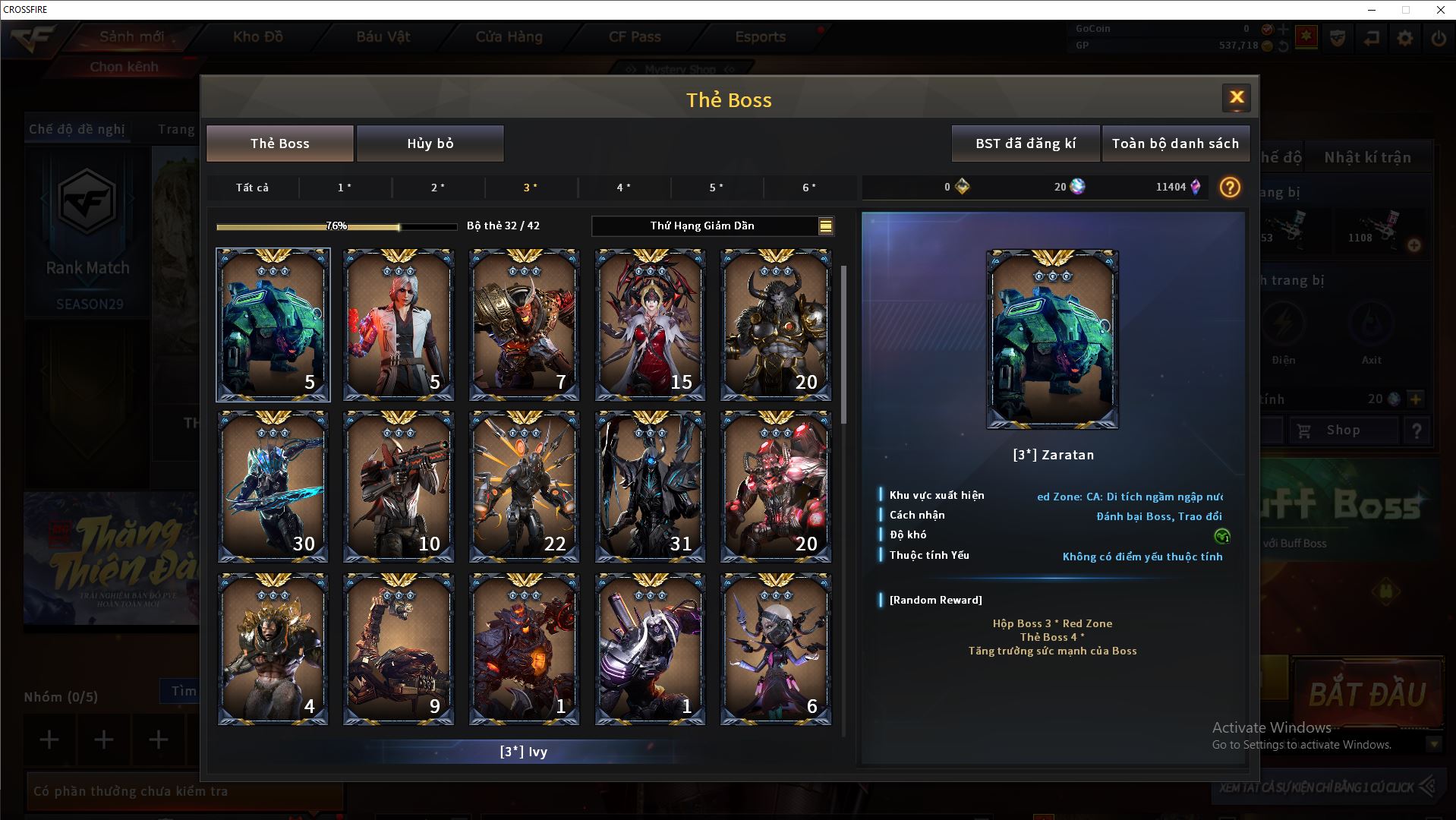Filter boss cards by 6 star
1456x820 pixels.
[x=809, y=188]
